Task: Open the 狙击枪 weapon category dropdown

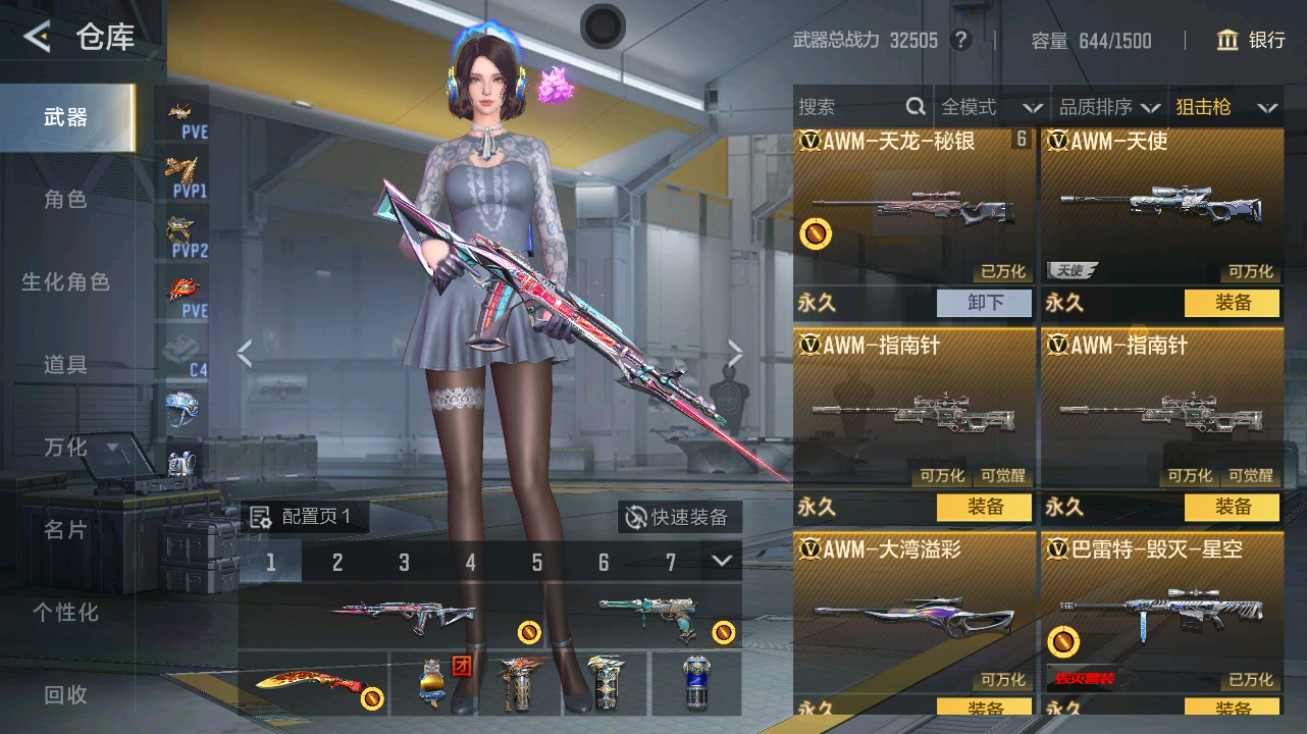Action: [1223, 106]
